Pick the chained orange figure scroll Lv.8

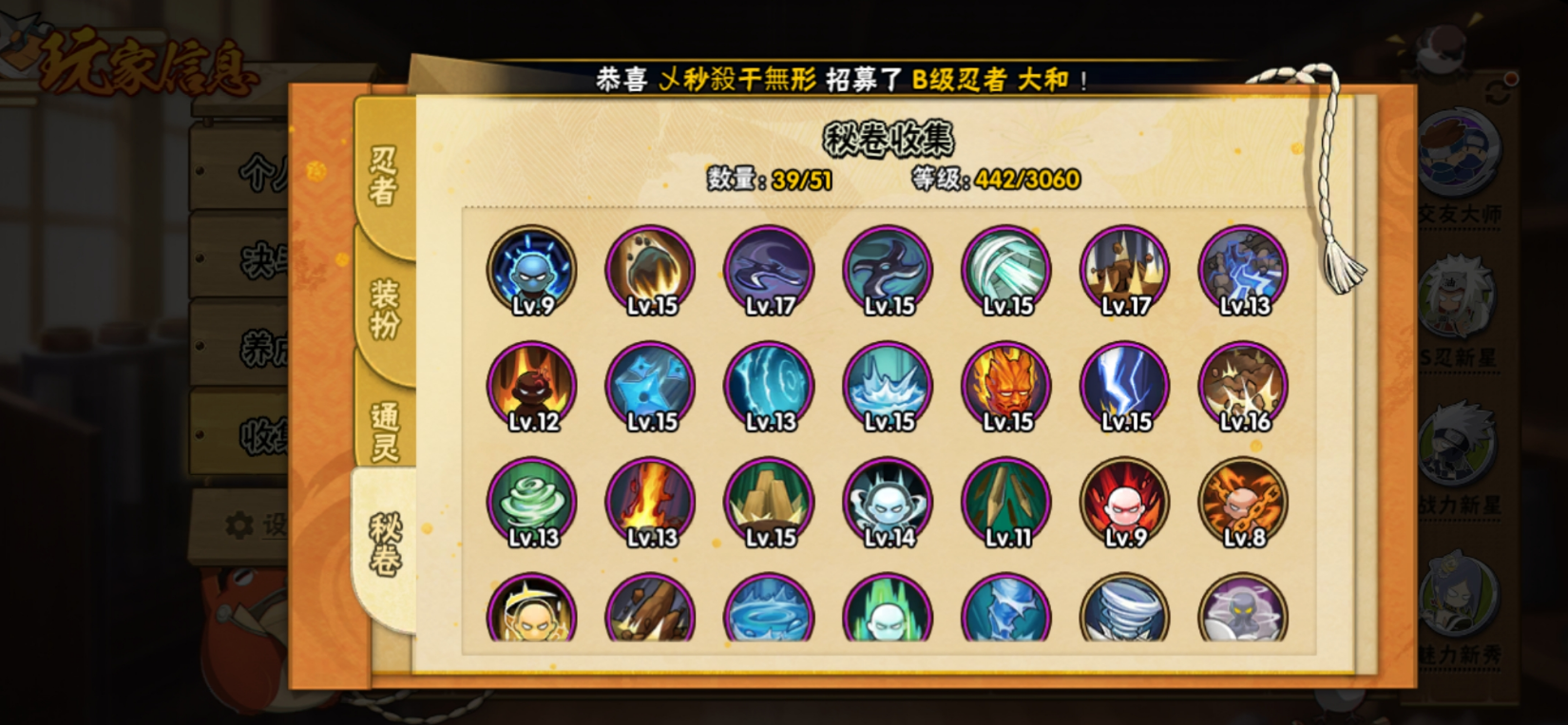point(1243,503)
